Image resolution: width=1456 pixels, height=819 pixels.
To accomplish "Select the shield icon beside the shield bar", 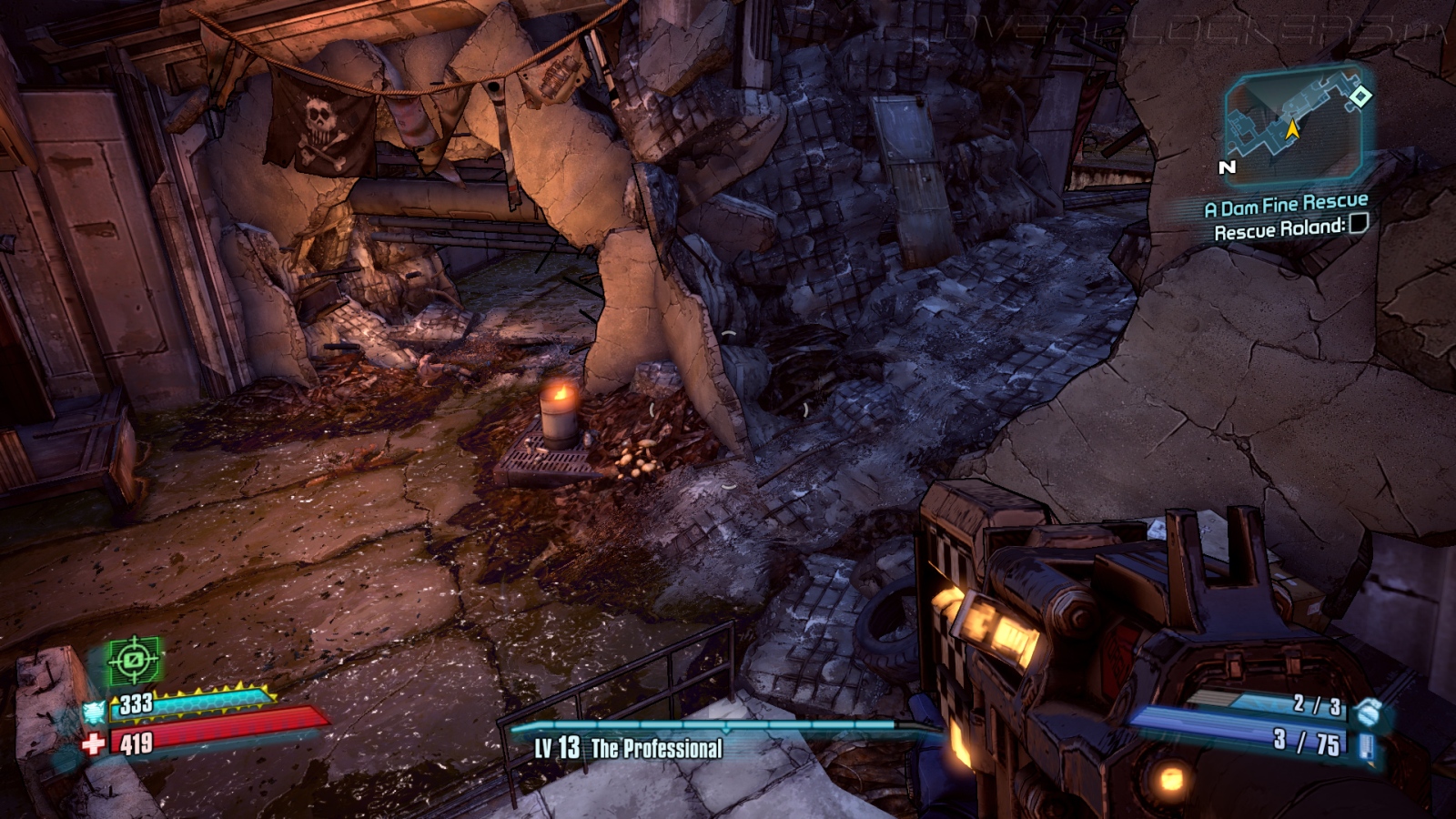I will point(95,711).
